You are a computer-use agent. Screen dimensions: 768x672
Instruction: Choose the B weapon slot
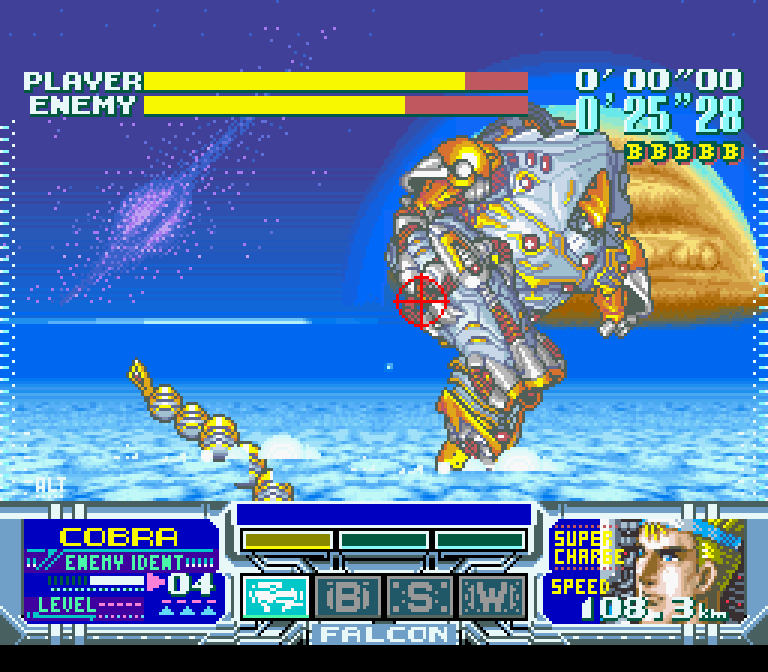click(x=349, y=596)
